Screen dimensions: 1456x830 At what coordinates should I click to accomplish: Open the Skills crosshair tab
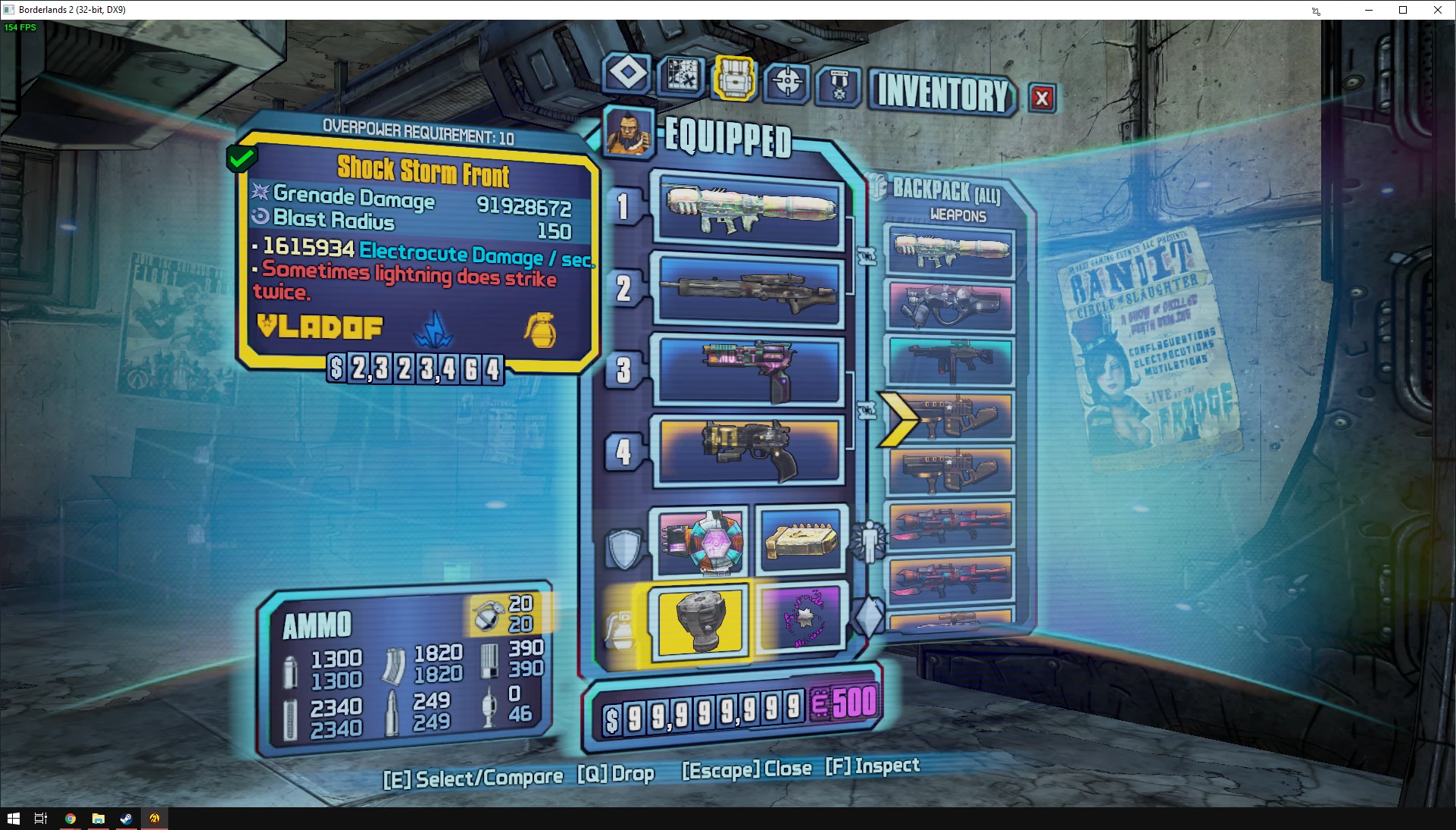[787, 81]
